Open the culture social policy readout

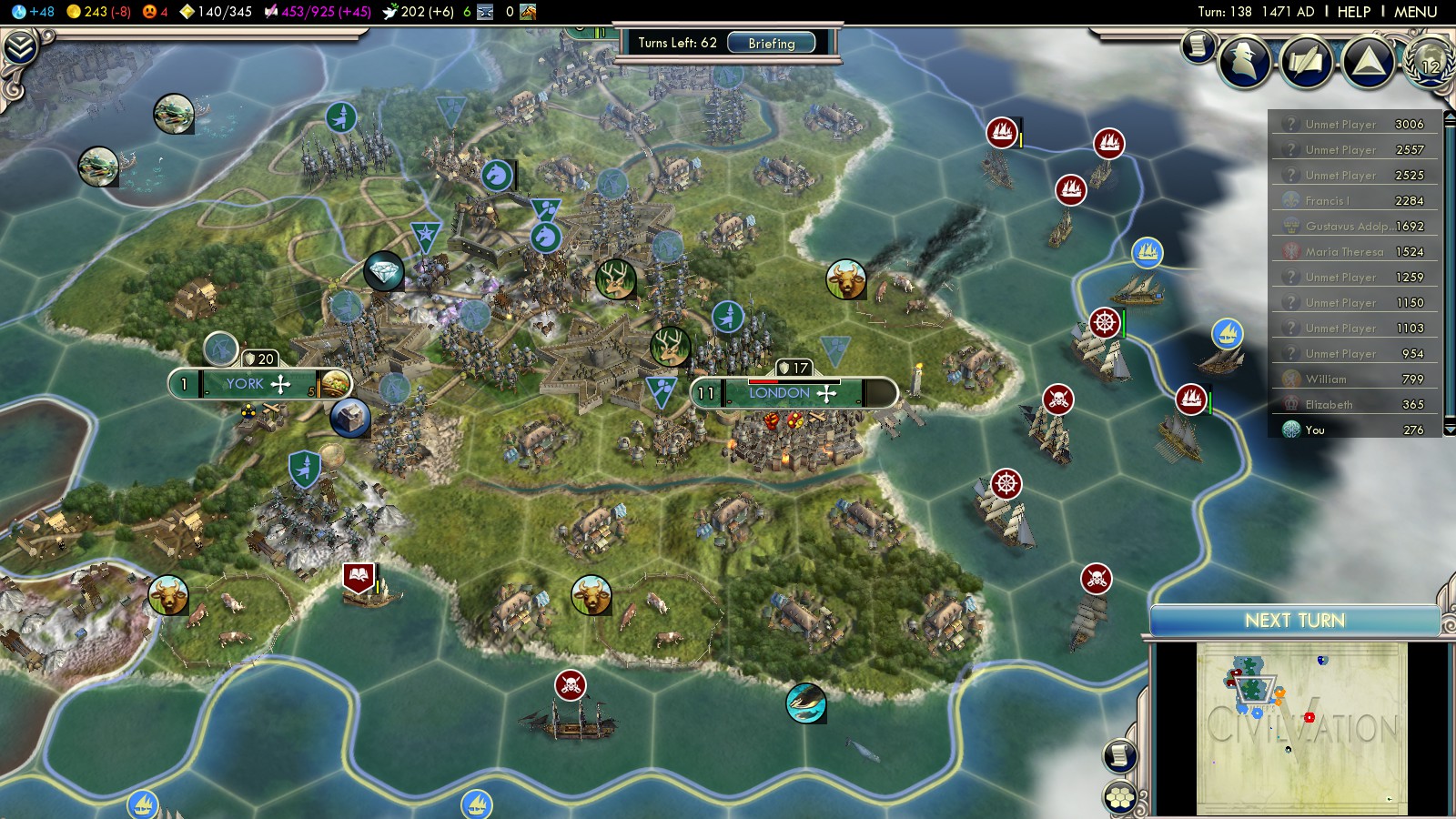click(x=318, y=12)
